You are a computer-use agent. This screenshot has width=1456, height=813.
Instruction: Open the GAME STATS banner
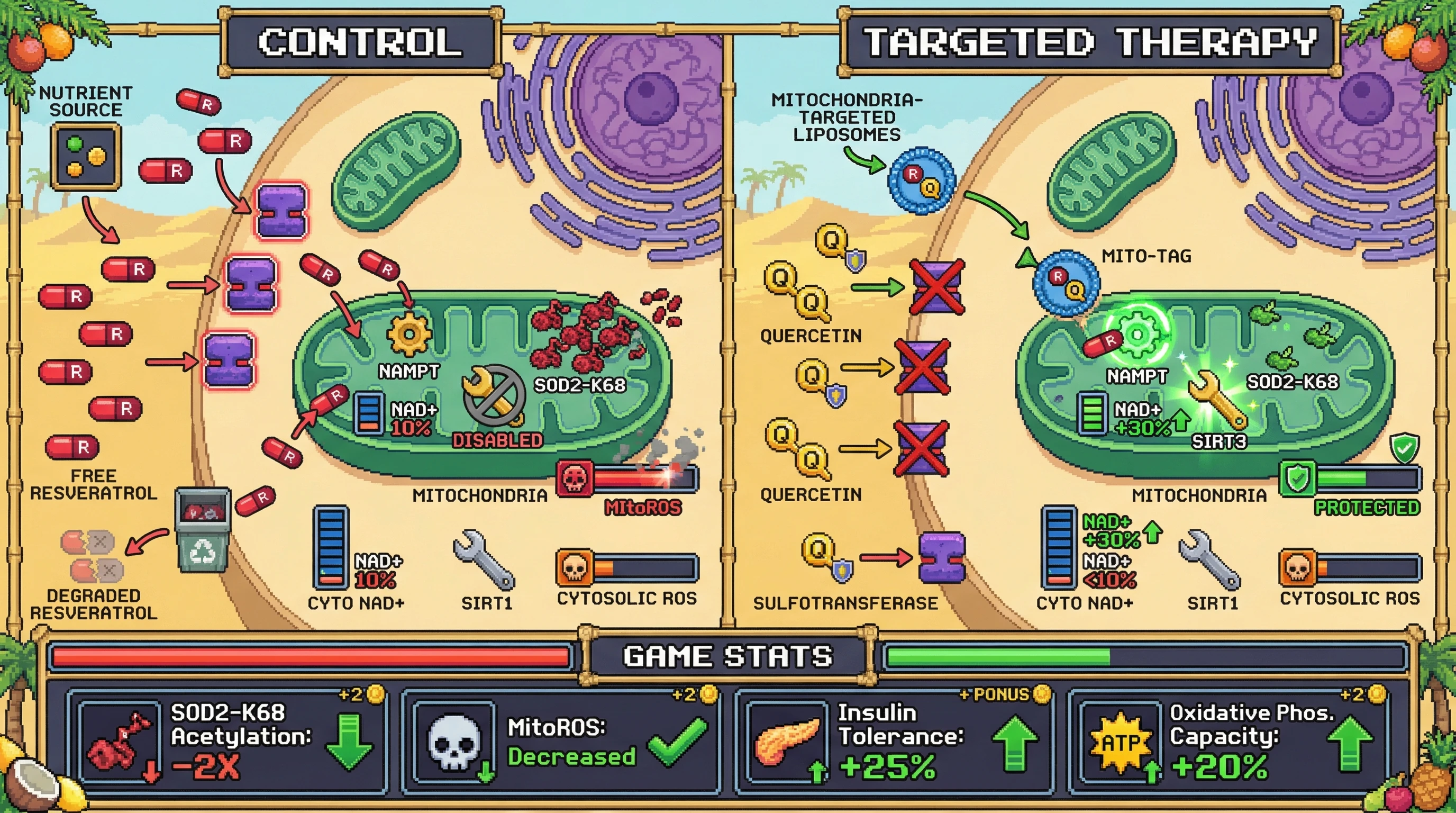(727, 656)
